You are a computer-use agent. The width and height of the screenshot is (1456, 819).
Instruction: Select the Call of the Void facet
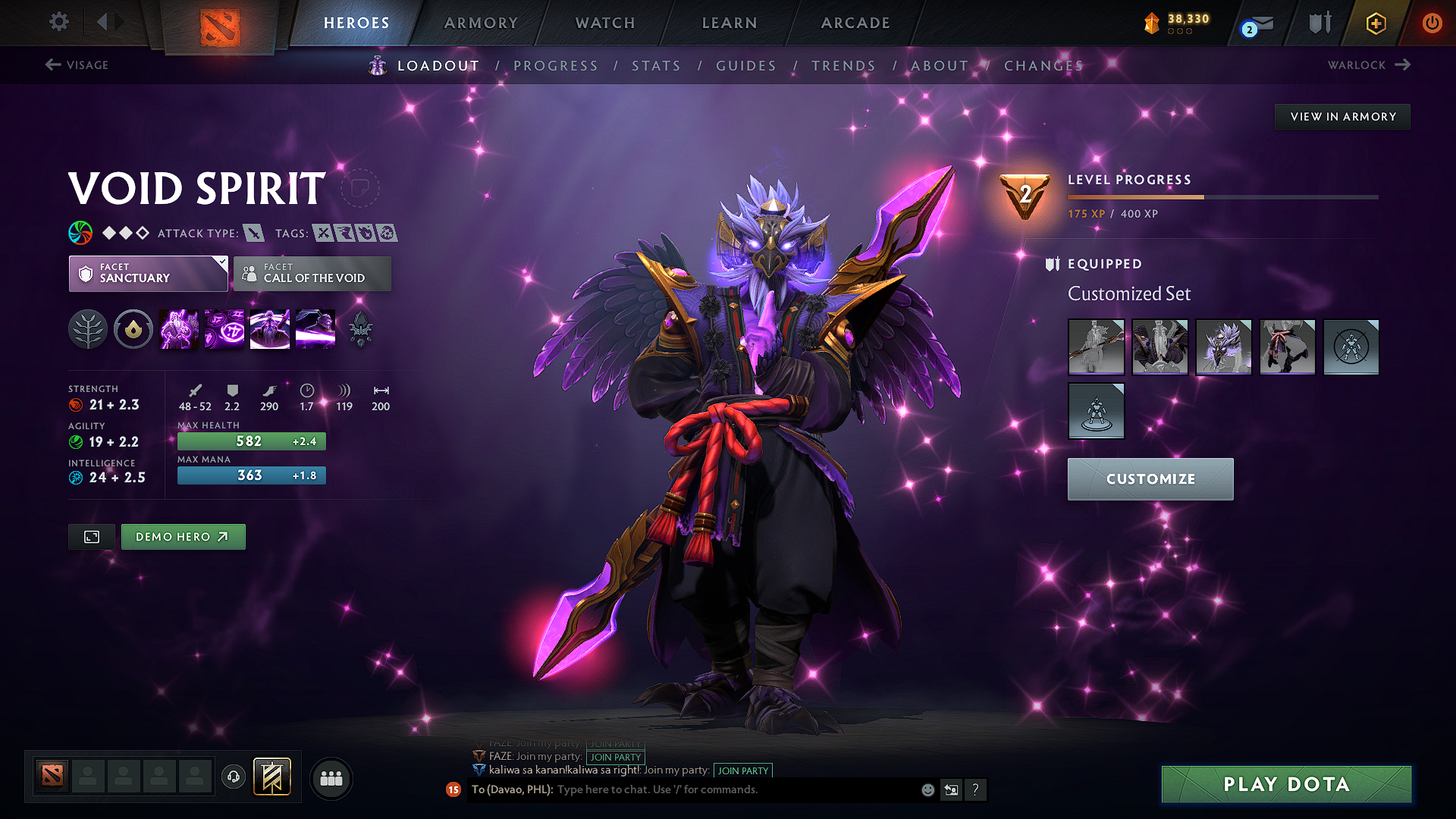coord(312,273)
